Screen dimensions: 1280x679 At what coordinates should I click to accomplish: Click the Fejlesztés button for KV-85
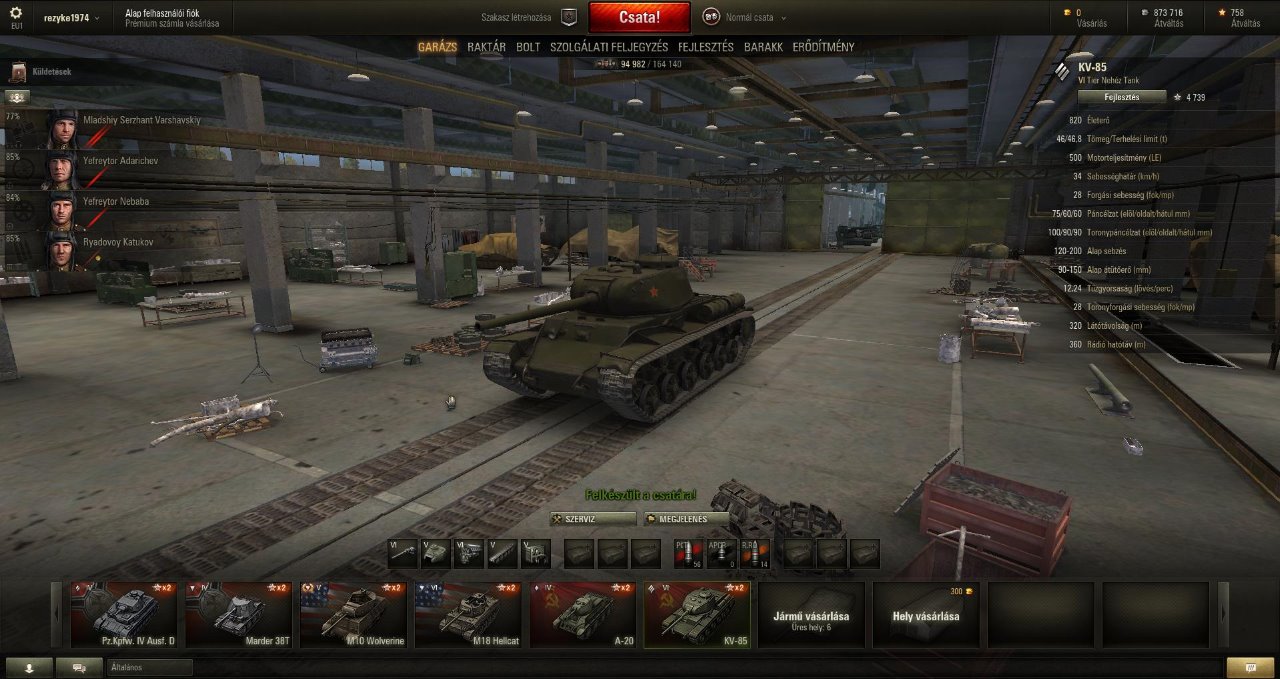click(1122, 97)
